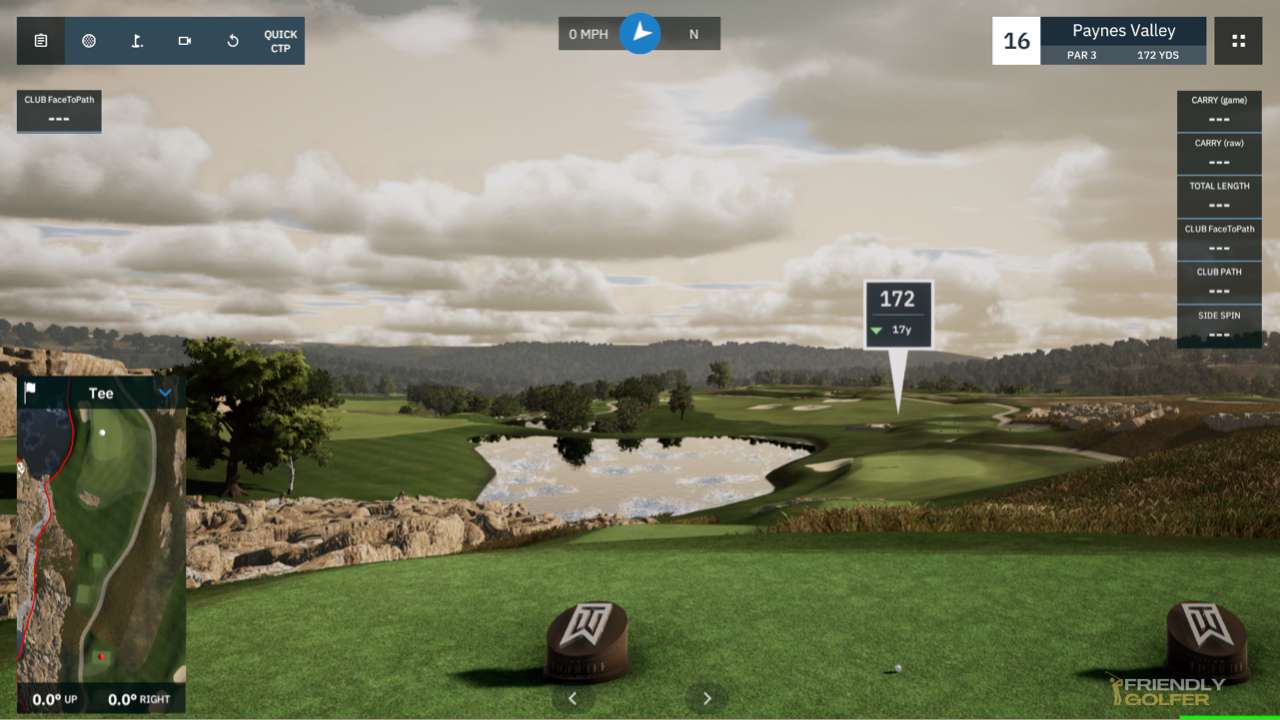Open the scorecard clipboard icon

[x=41, y=41]
